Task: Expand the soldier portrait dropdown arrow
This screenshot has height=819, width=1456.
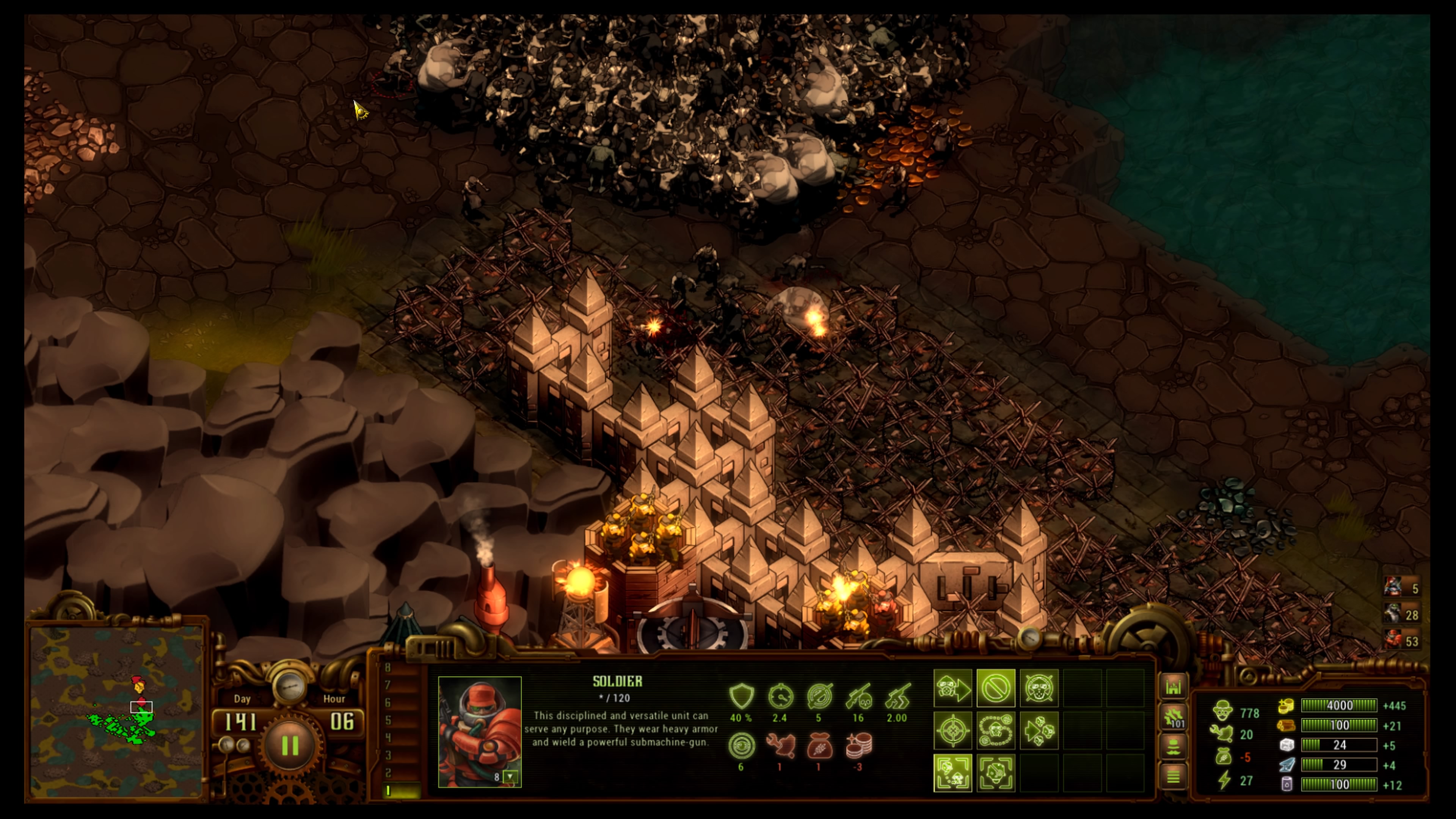Action: 510,777
